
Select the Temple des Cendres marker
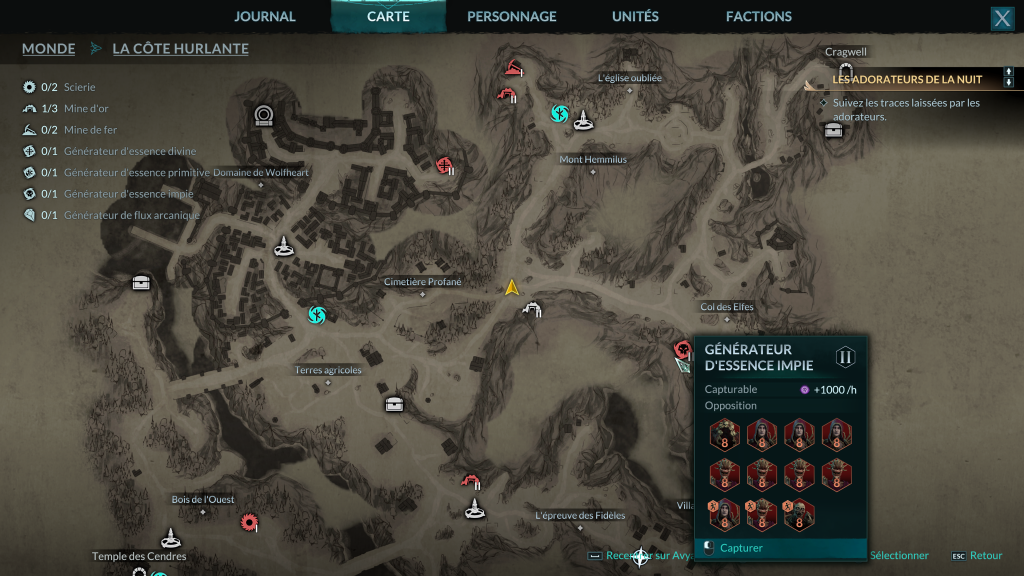tap(171, 538)
